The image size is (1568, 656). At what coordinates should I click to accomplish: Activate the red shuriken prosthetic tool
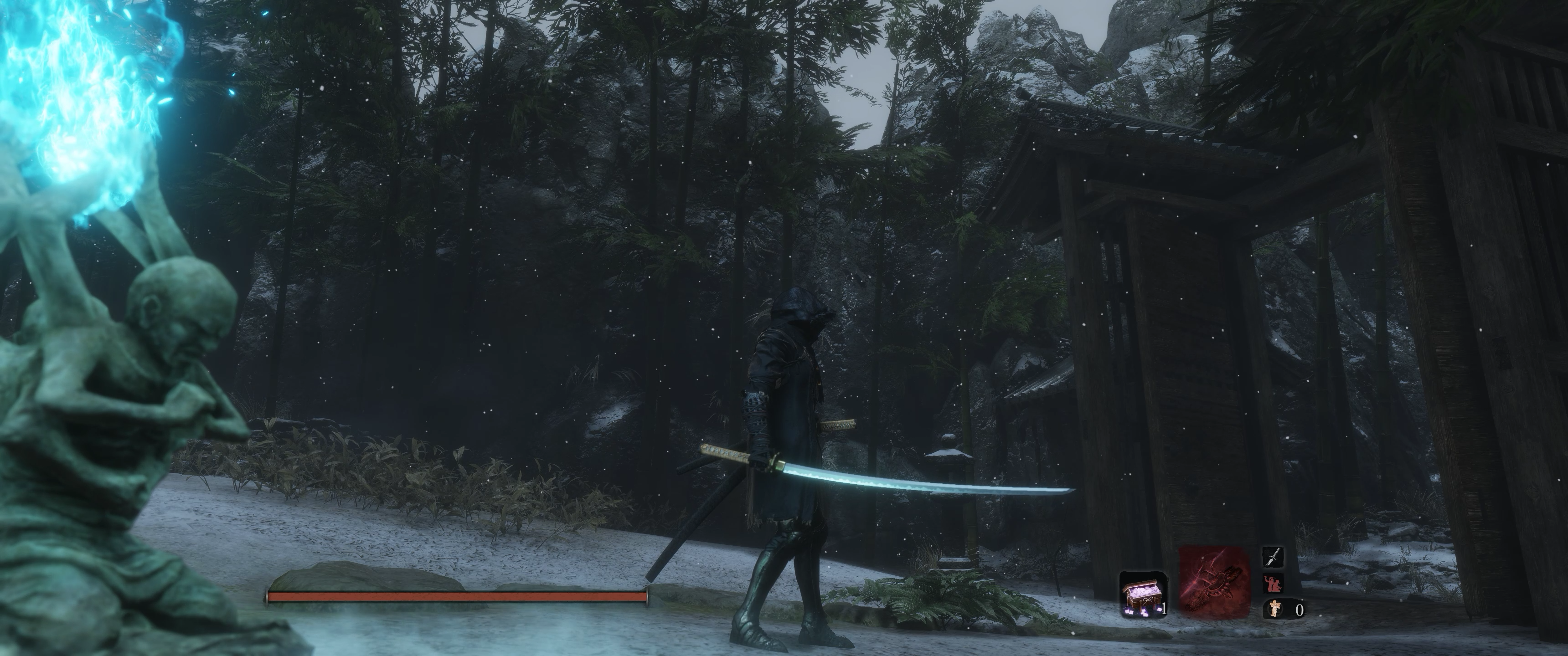click(x=1214, y=580)
